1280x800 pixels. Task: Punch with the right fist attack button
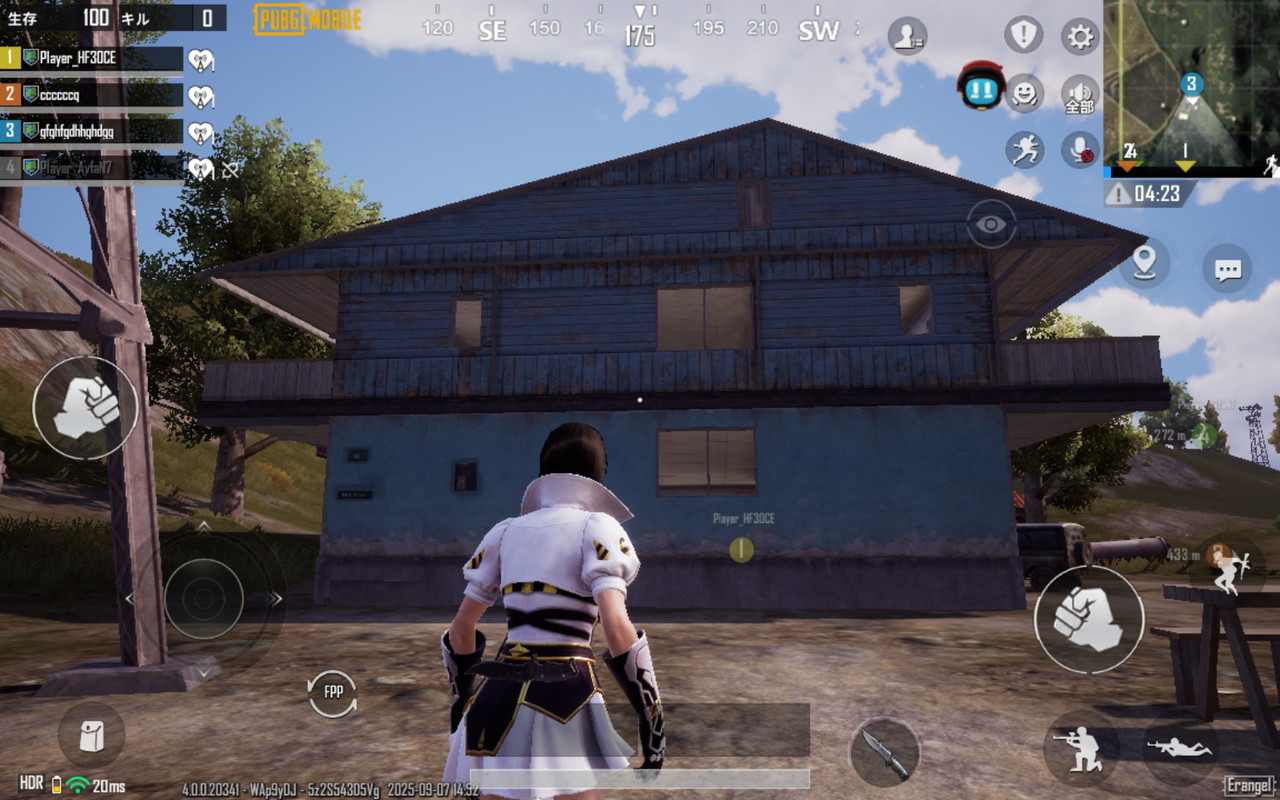(1089, 619)
